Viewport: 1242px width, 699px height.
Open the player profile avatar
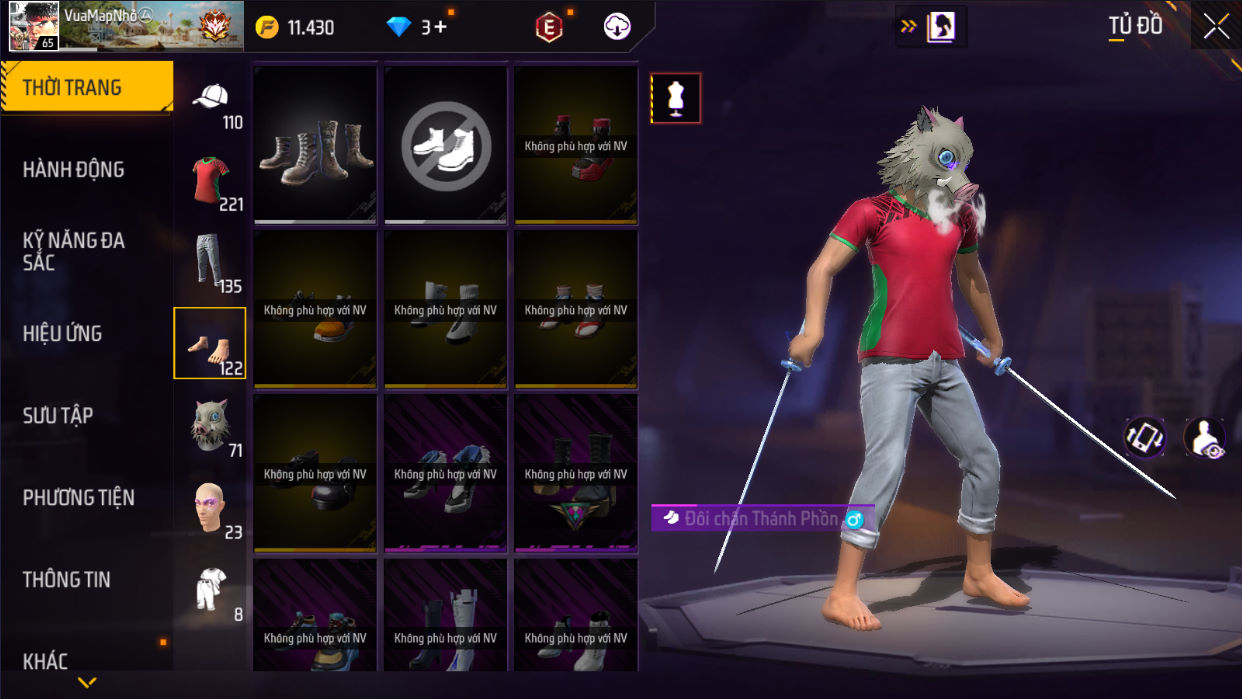[x=33, y=26]
